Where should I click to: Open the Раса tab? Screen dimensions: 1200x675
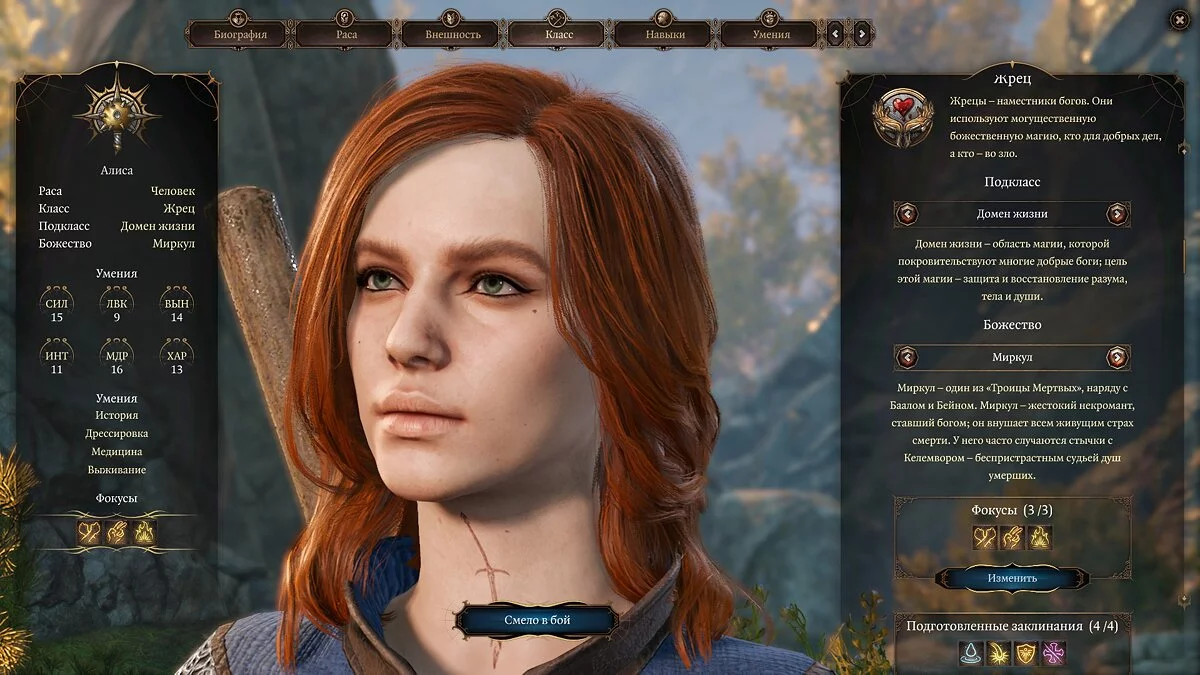[x=346, y=35]
